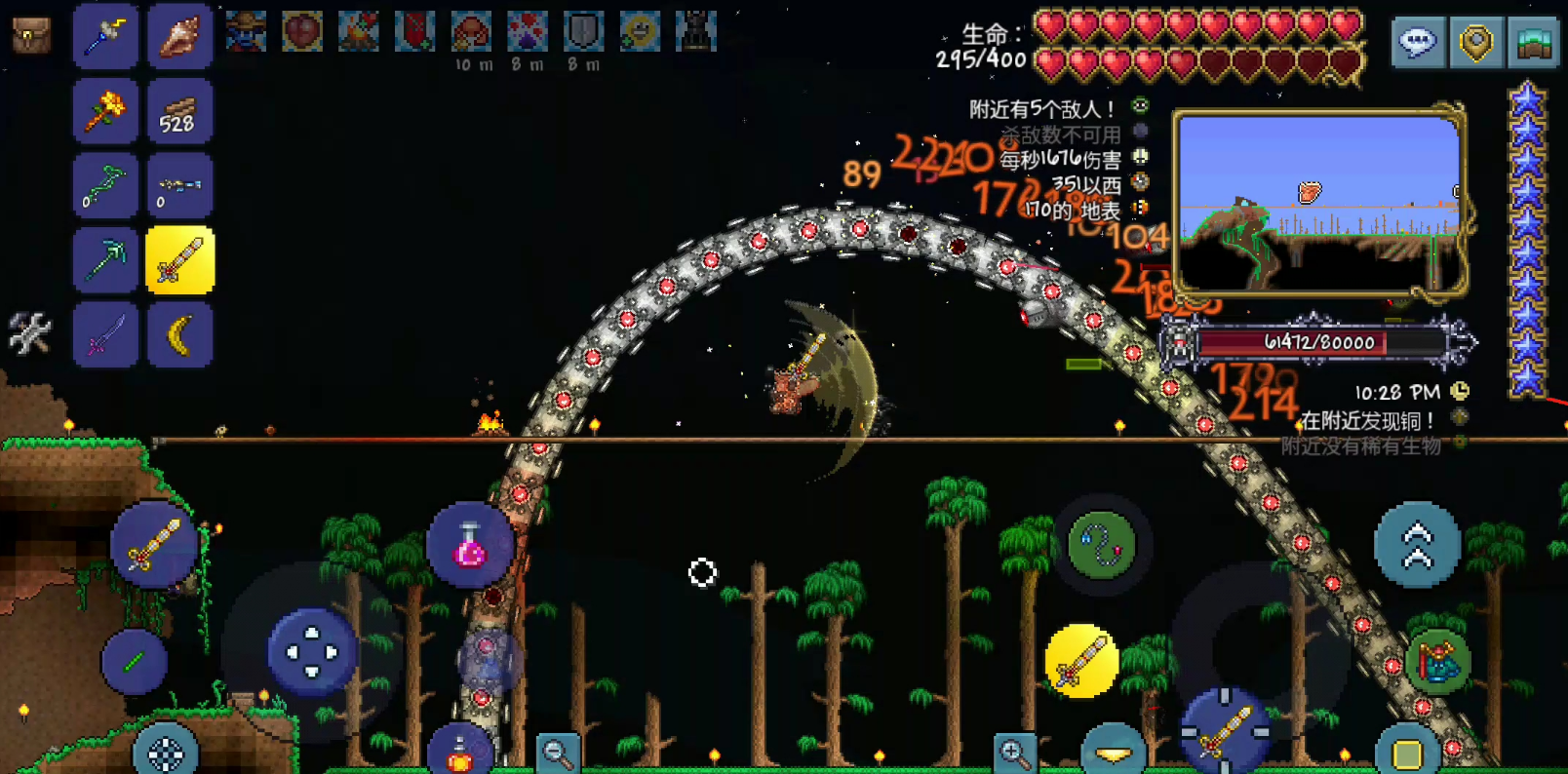
Task: Choose the purple sword hotbar slot
Action: click(105, 335)
